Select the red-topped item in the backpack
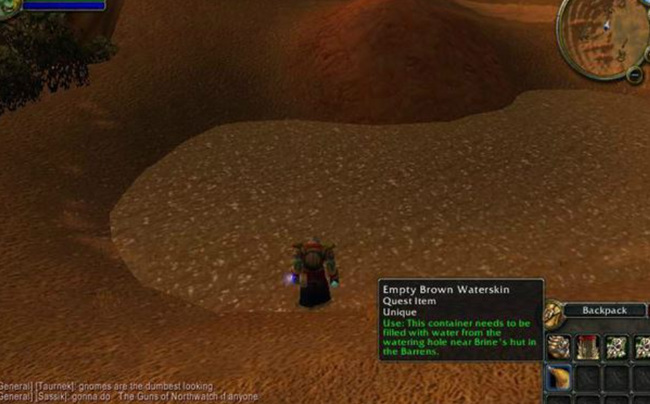 pyautogui.click(x=587, y=345)
